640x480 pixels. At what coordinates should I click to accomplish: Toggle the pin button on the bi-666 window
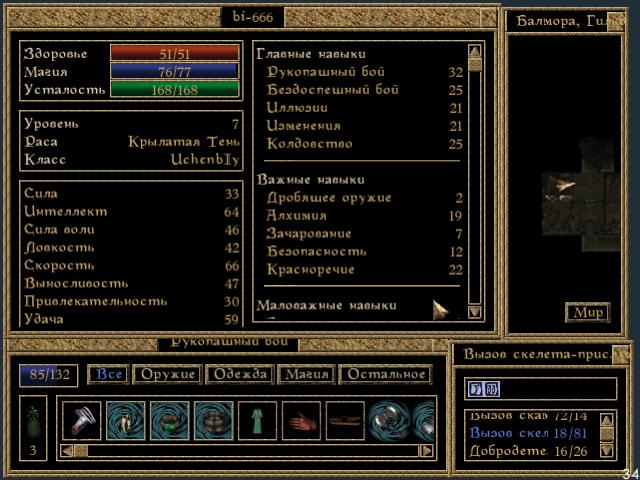tap(488, 17)
